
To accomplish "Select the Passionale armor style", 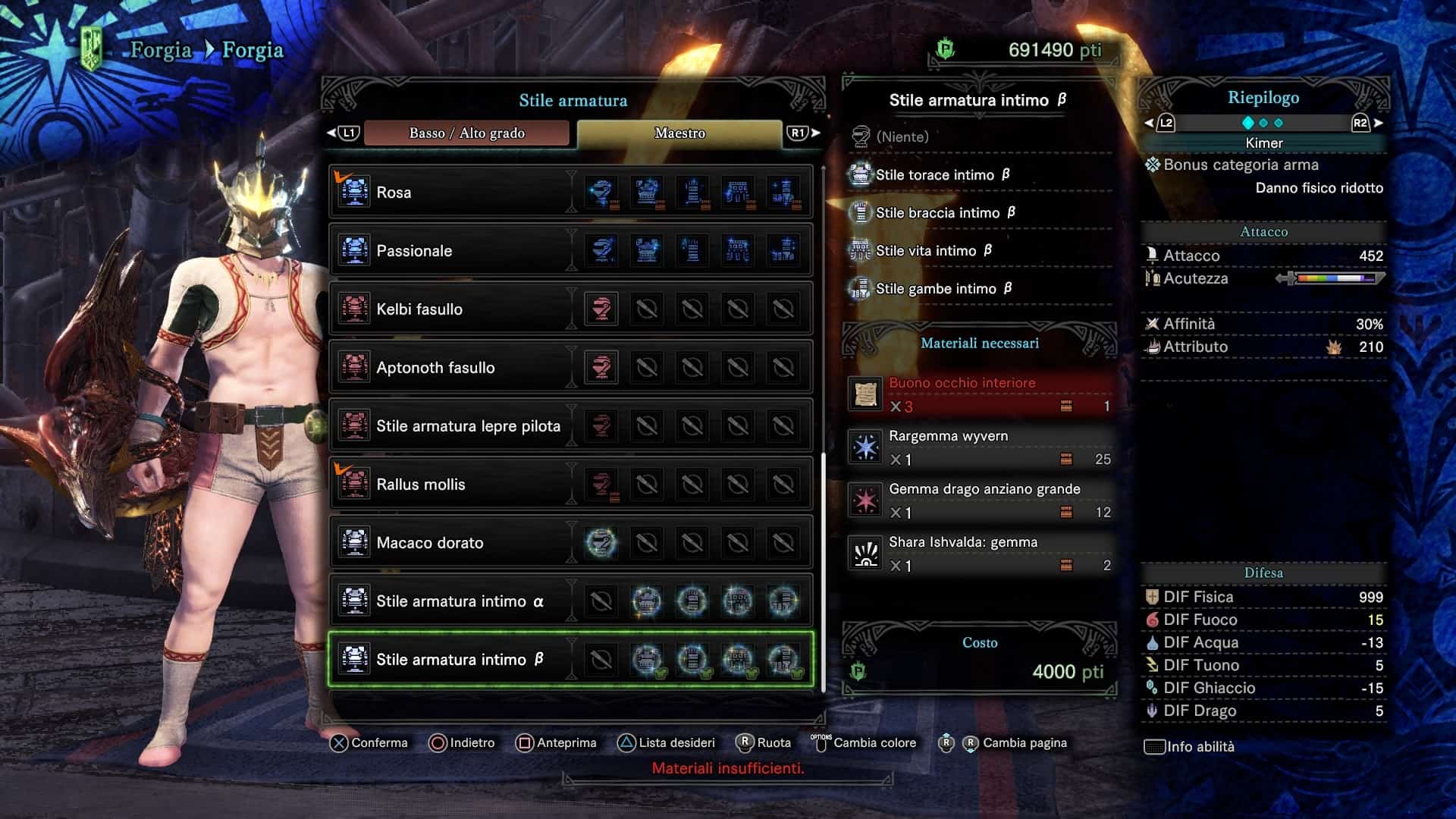I will click(455, 251).
